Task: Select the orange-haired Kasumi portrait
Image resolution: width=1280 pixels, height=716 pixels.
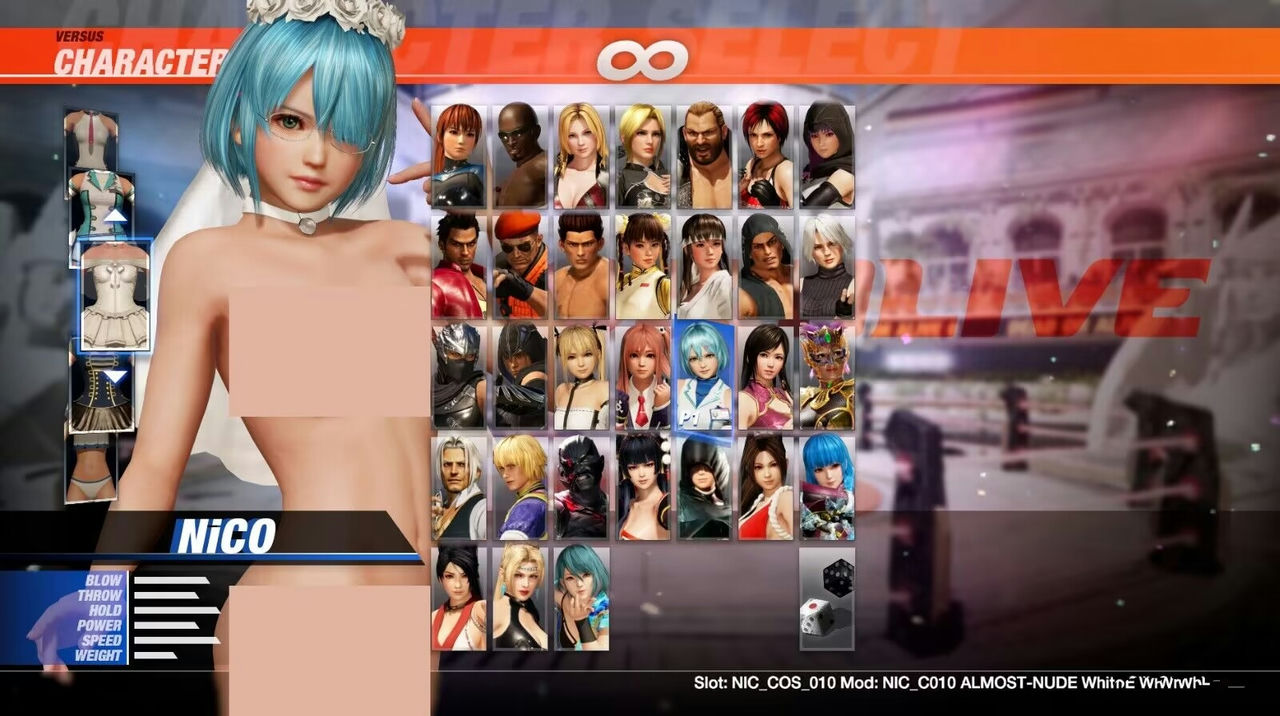Action: 459,156
